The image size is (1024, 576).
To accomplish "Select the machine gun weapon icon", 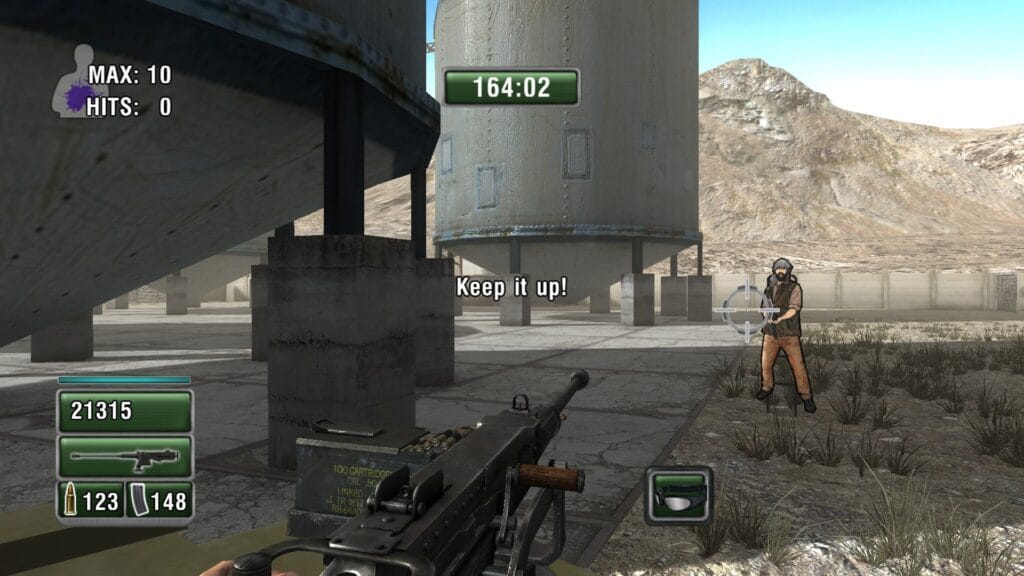I will pyautogui.click(x=125, y=457).
